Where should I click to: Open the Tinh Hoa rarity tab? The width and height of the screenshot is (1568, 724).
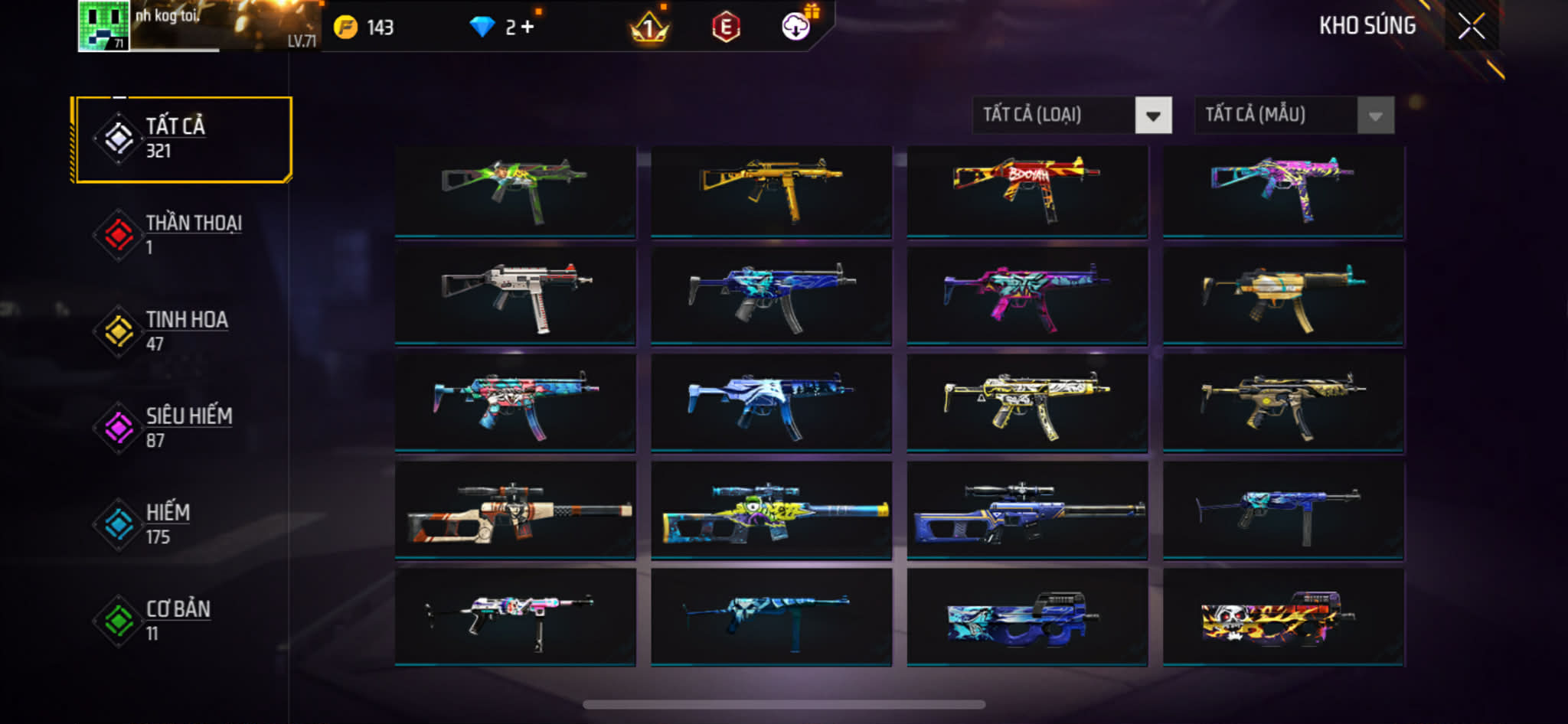[x=183, y=331]
